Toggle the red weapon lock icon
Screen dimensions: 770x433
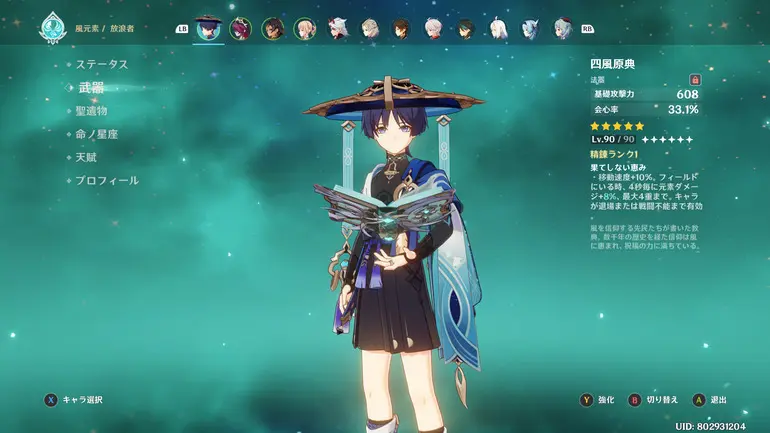click(x=695, y=79)
